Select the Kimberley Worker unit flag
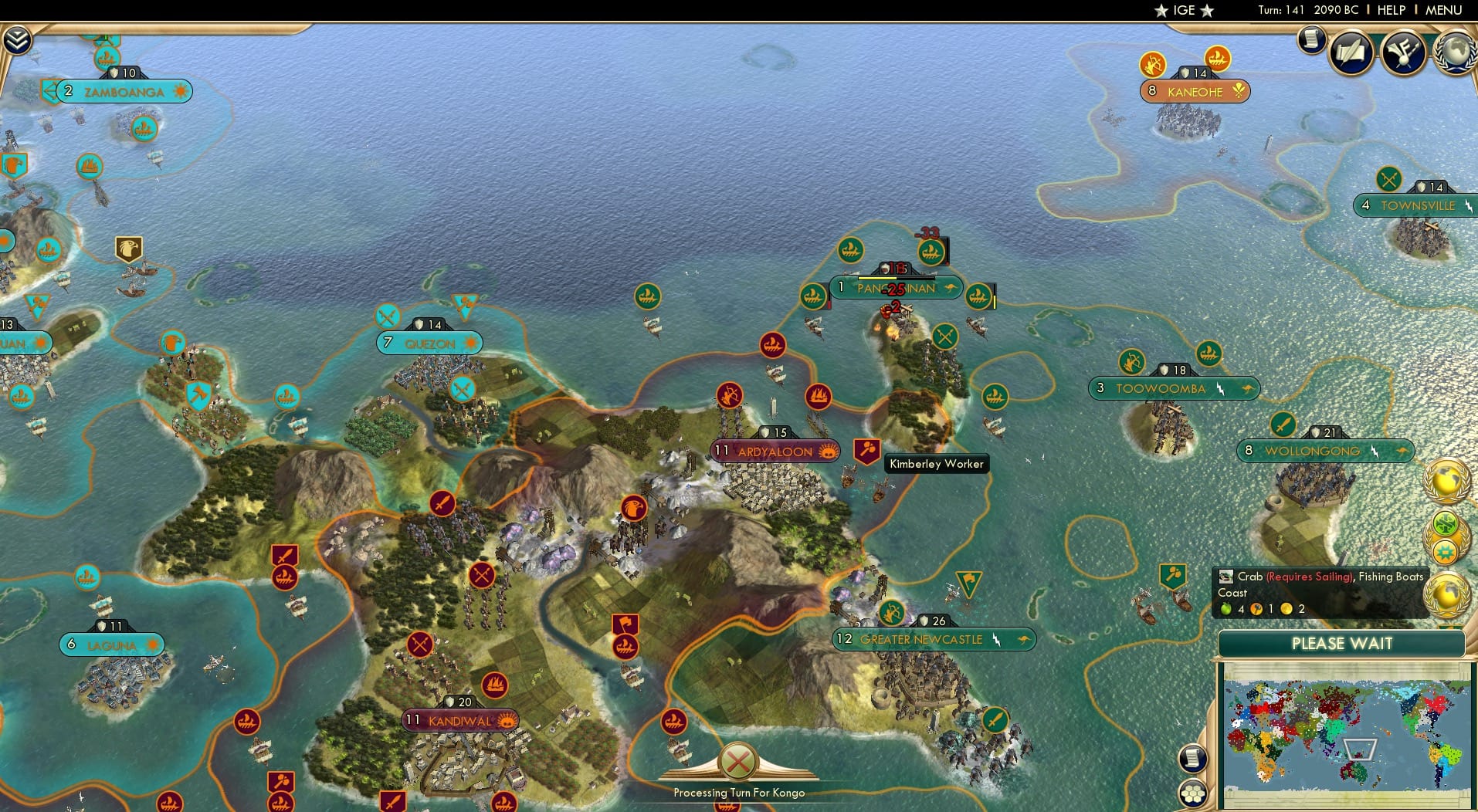The width and height of the screenshot is (1478, 812). 866,450
